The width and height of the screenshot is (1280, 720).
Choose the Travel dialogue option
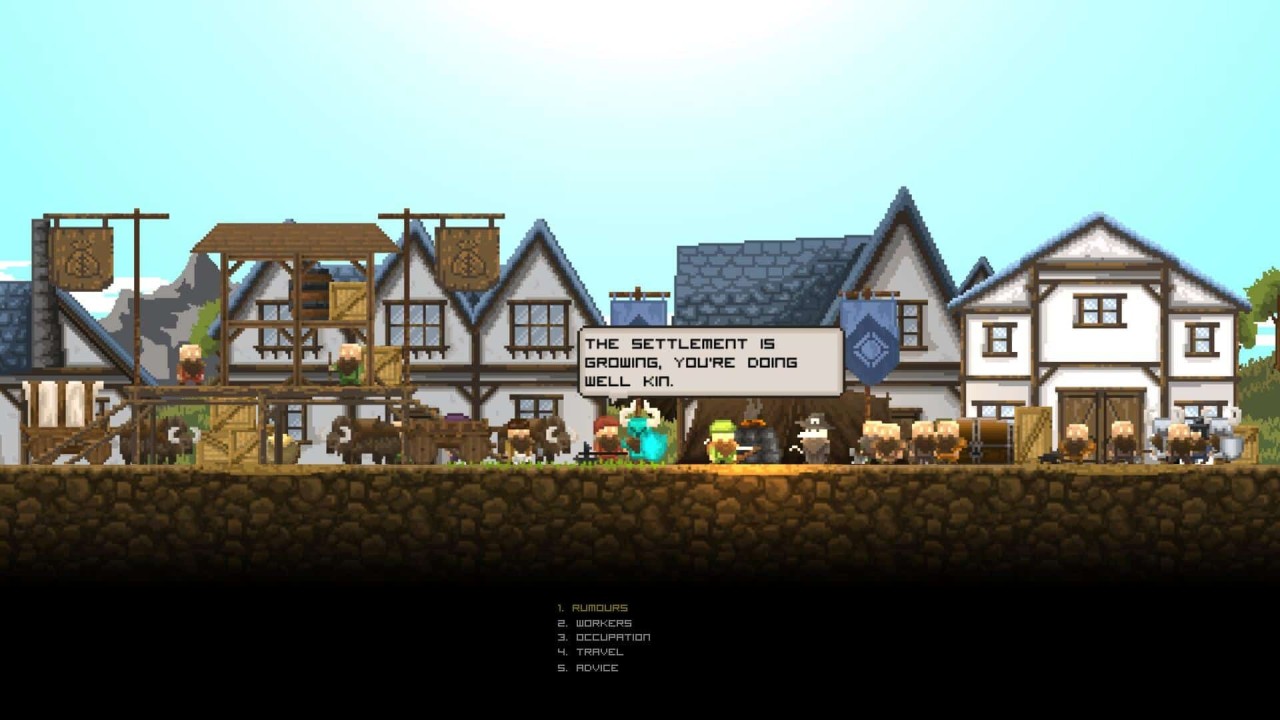[599, 652]
